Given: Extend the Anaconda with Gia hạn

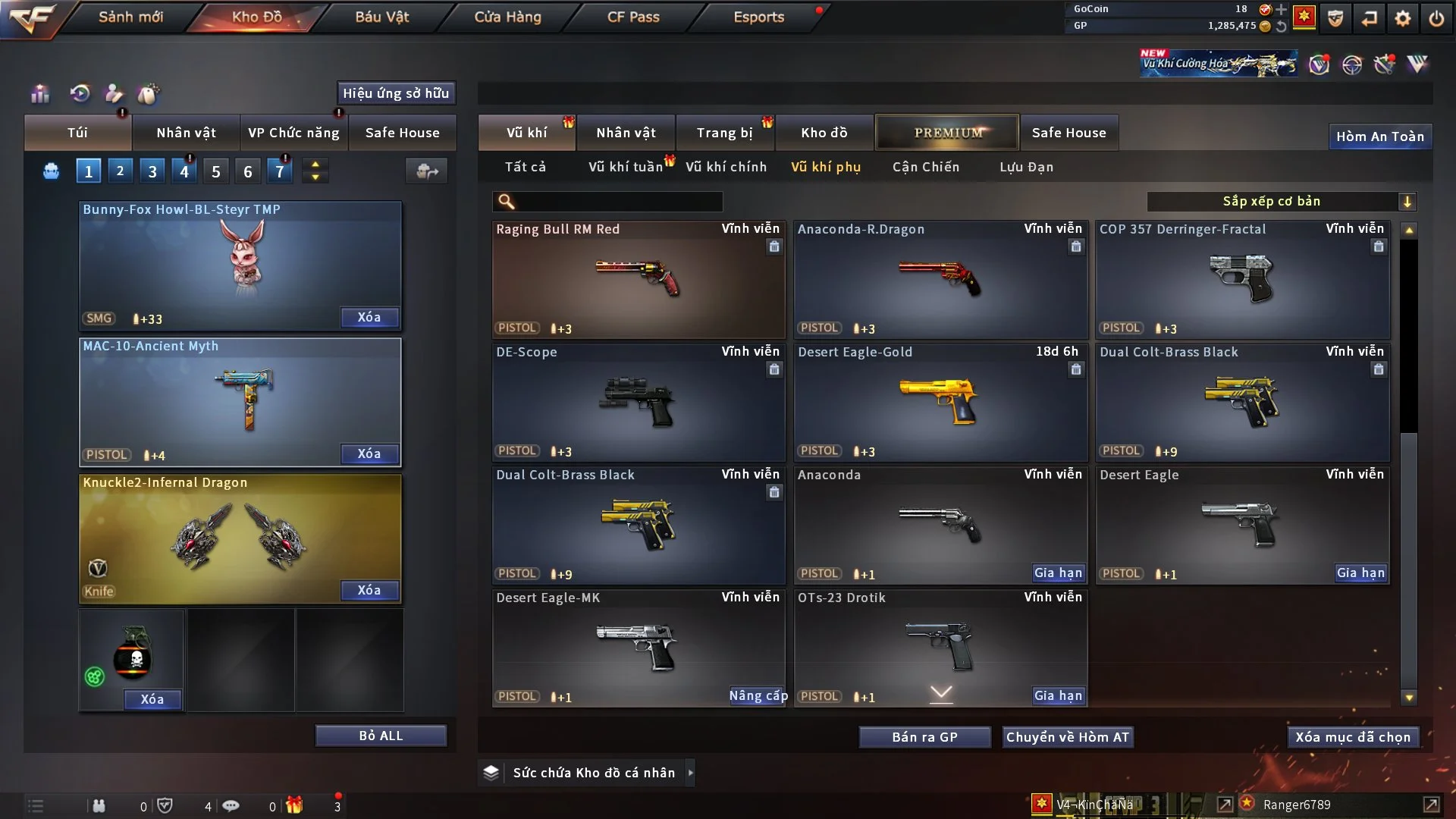Looking at the screenshot, I should pyautogui.click(x=1058, y=573).
